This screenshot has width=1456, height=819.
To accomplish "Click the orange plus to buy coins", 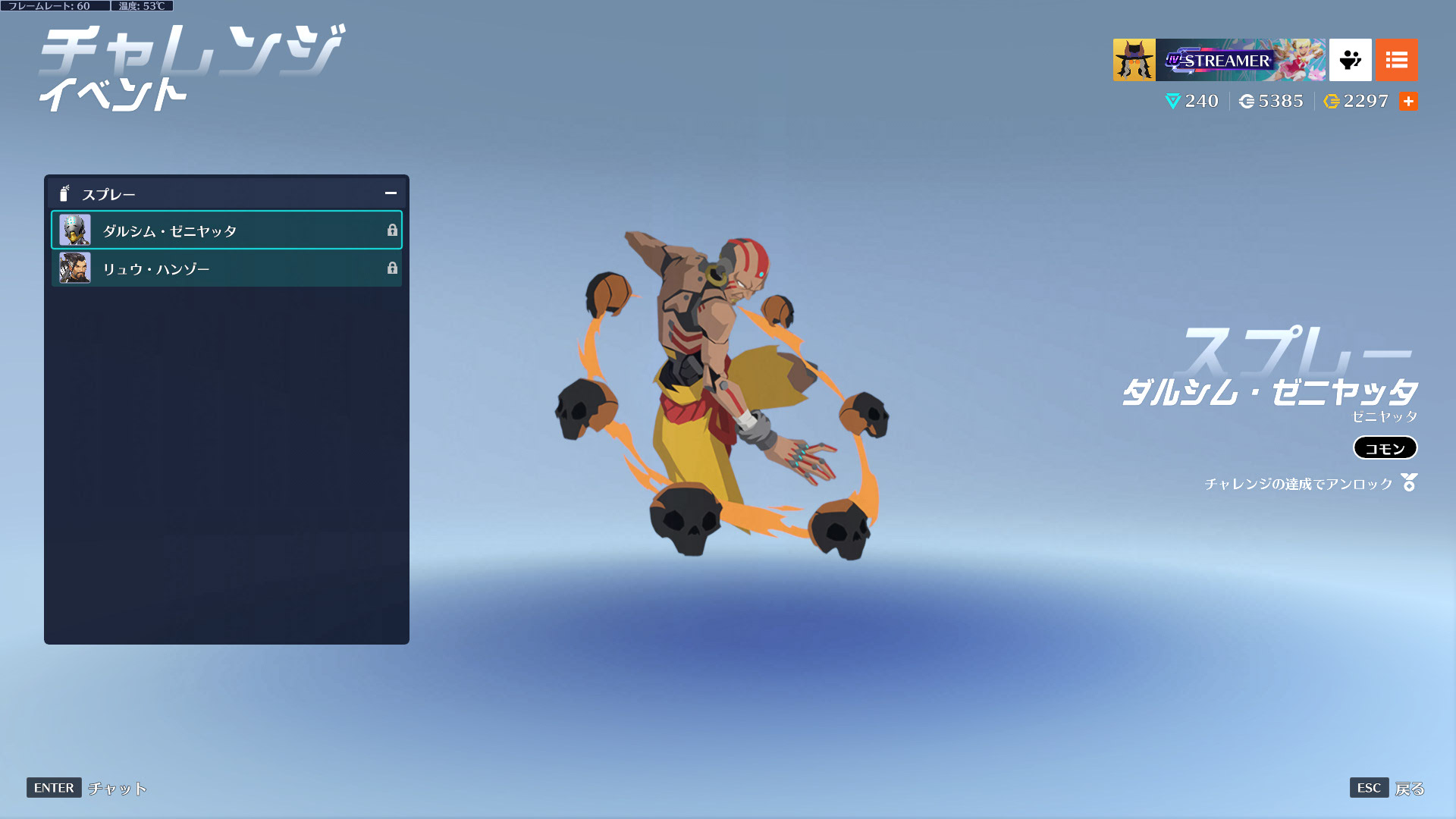I will pos(1408,102).
